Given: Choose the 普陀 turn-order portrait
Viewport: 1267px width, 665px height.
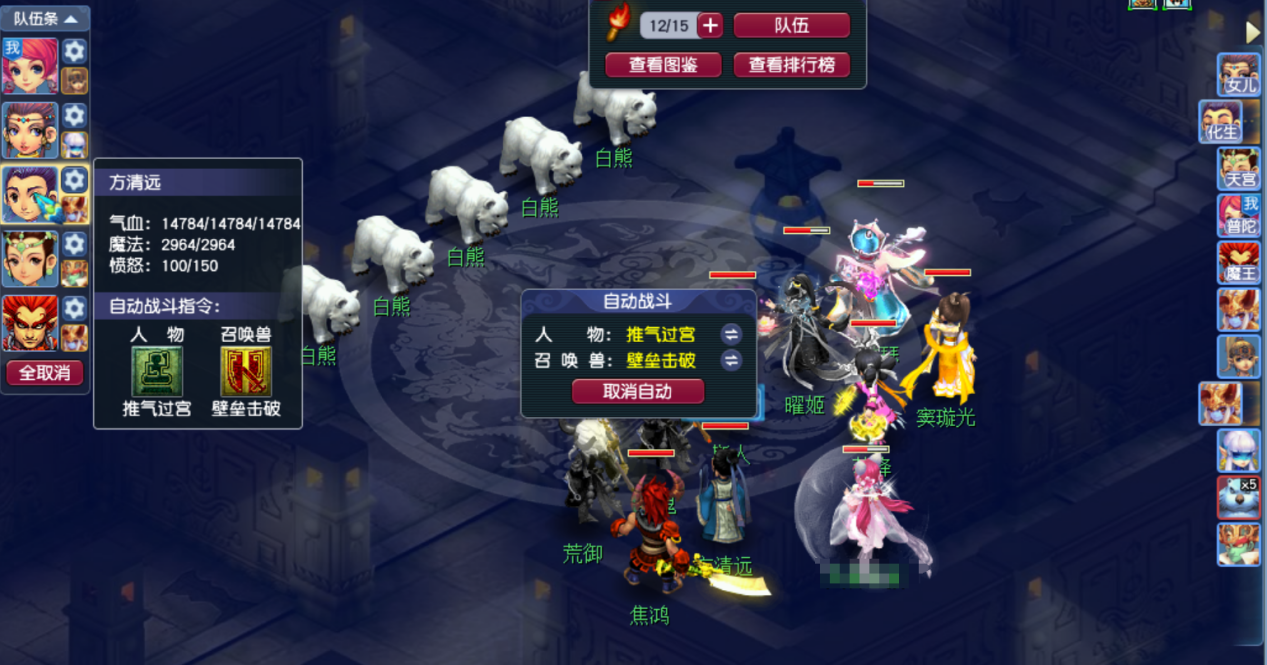Looking at the screenshot, I should (x=1238, y=216).
